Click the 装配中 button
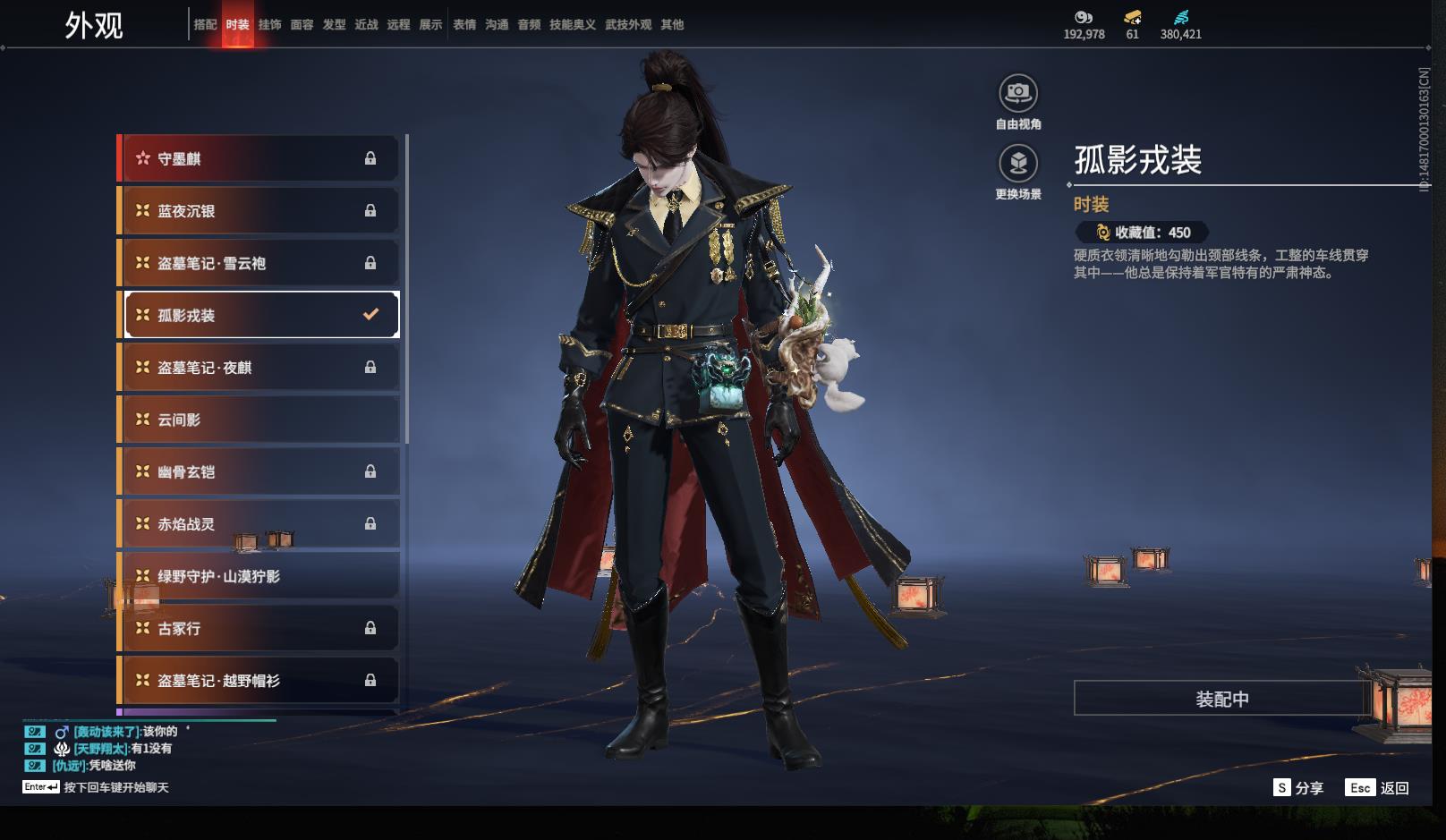 [1221, 699]
